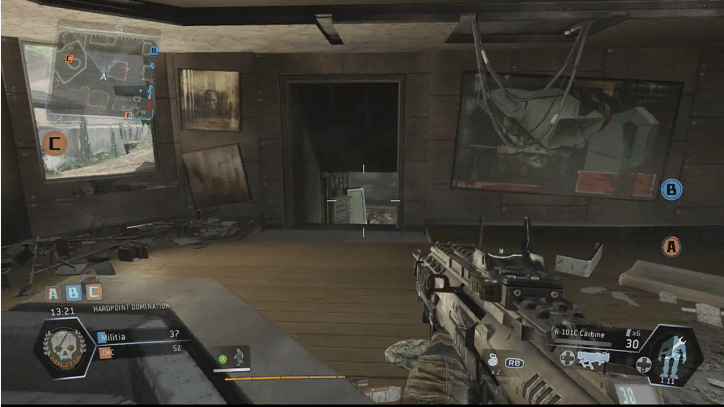The width and height of the screenshot is (724, 407).
Task: Select the blue hardpoint B waypoint marker
Action: tap(673, 188)
